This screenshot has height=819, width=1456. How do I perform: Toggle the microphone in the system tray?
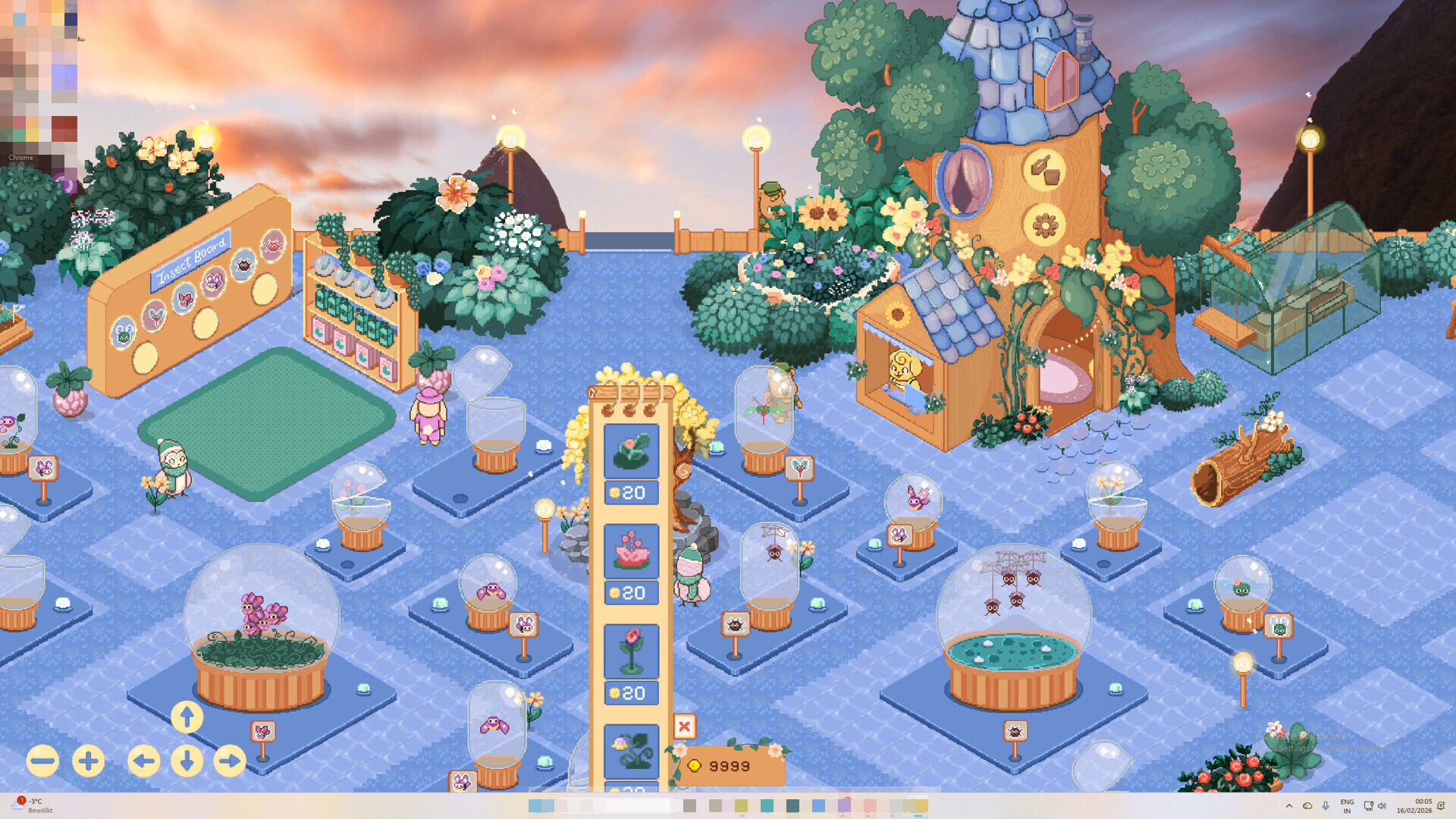point(1326,806)
